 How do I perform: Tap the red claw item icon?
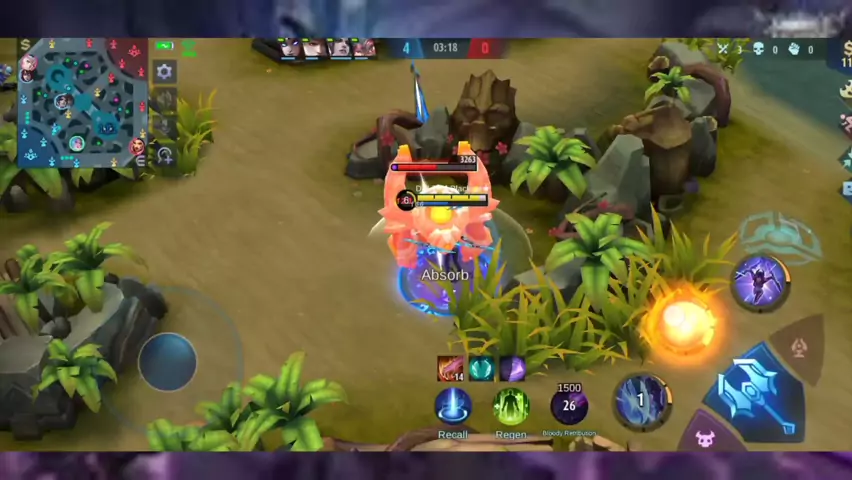pyautogui.click(x=451, y=368)
